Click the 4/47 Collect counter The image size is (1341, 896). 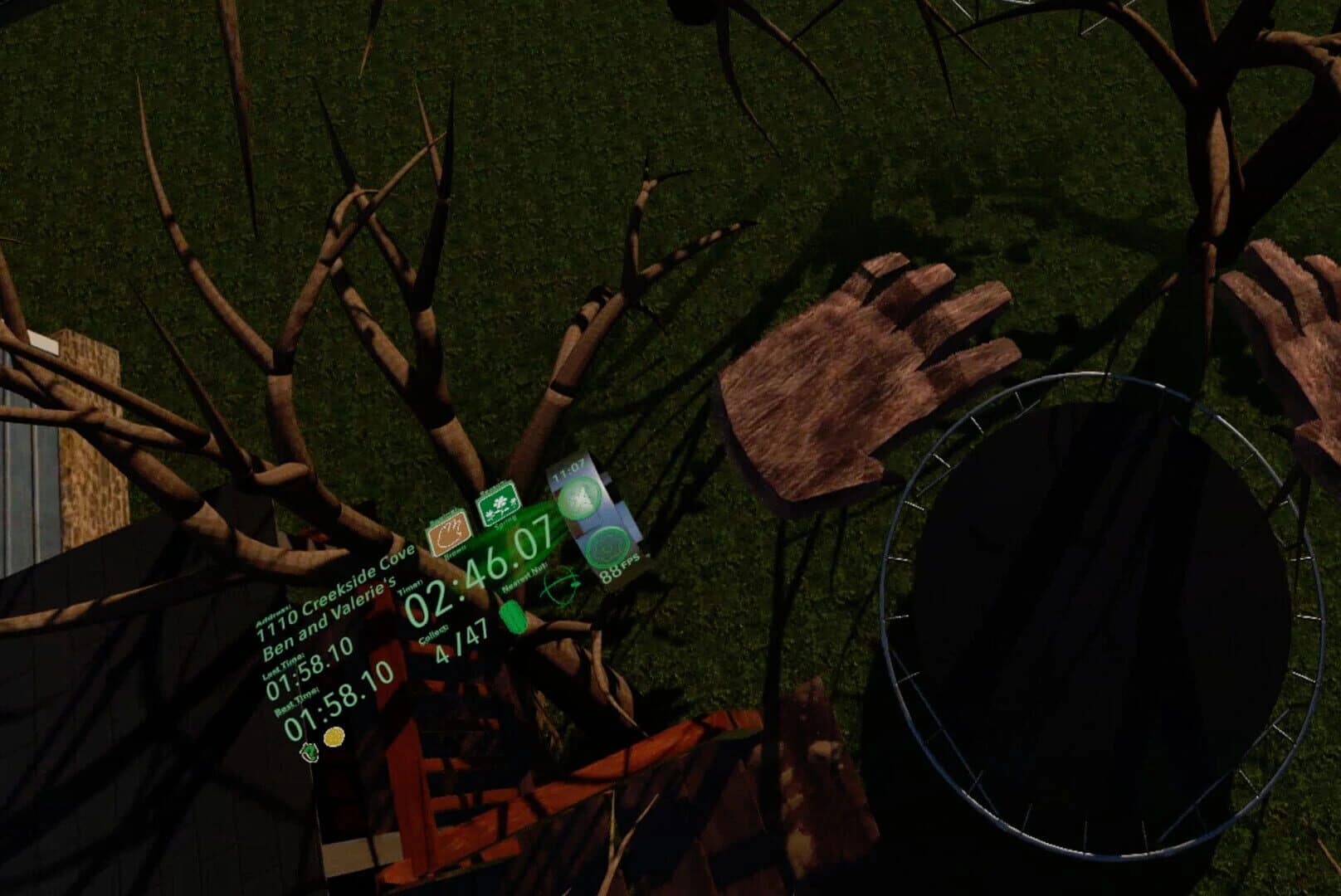click(461, 640)
